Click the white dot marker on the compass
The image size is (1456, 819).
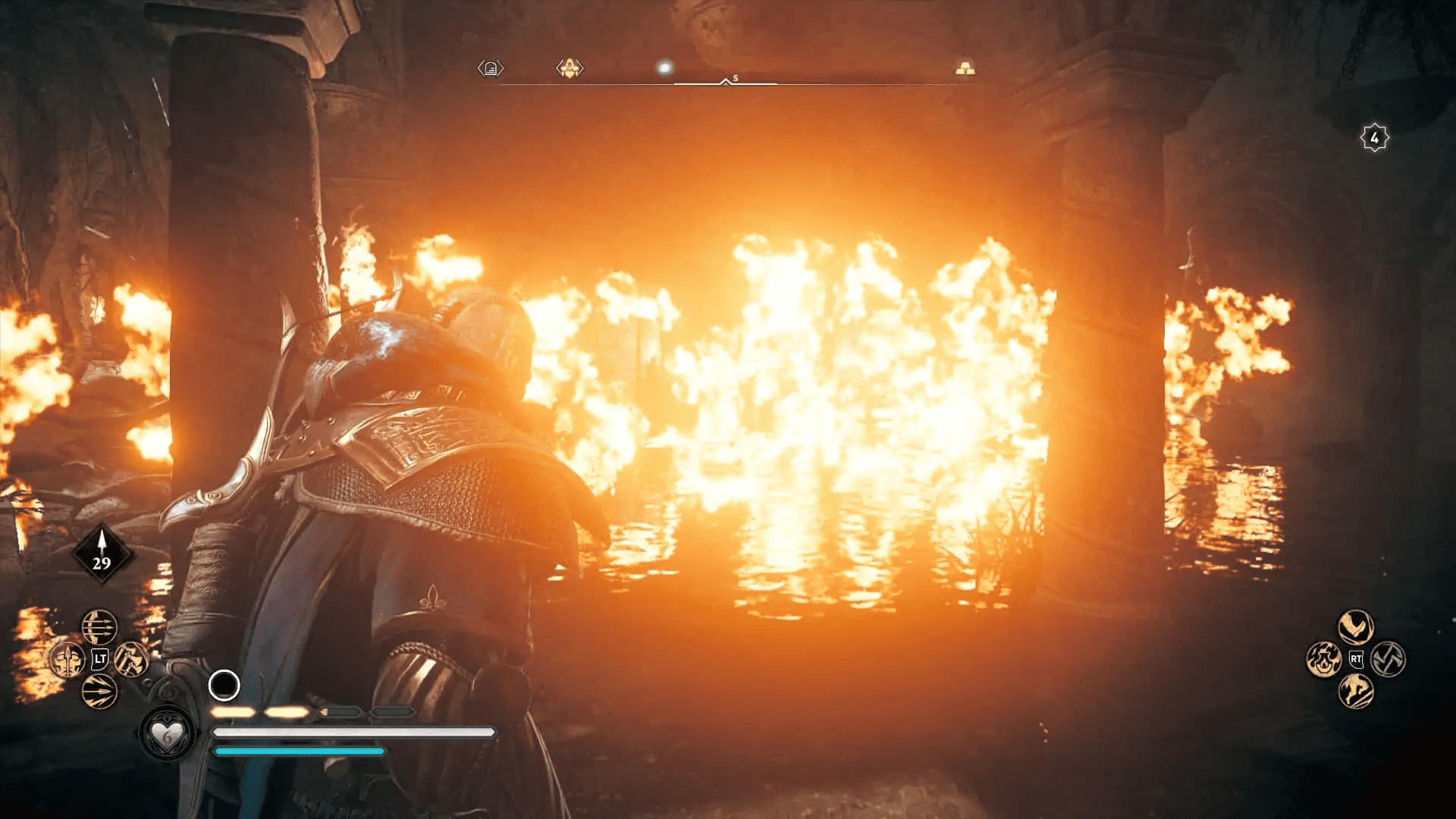665,67
